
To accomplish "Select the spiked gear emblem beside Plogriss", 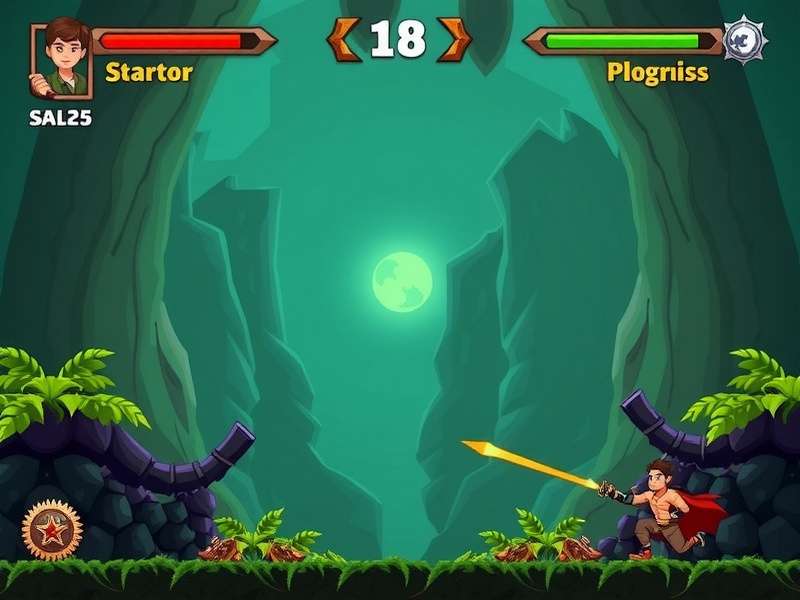I will coord(745,41).
